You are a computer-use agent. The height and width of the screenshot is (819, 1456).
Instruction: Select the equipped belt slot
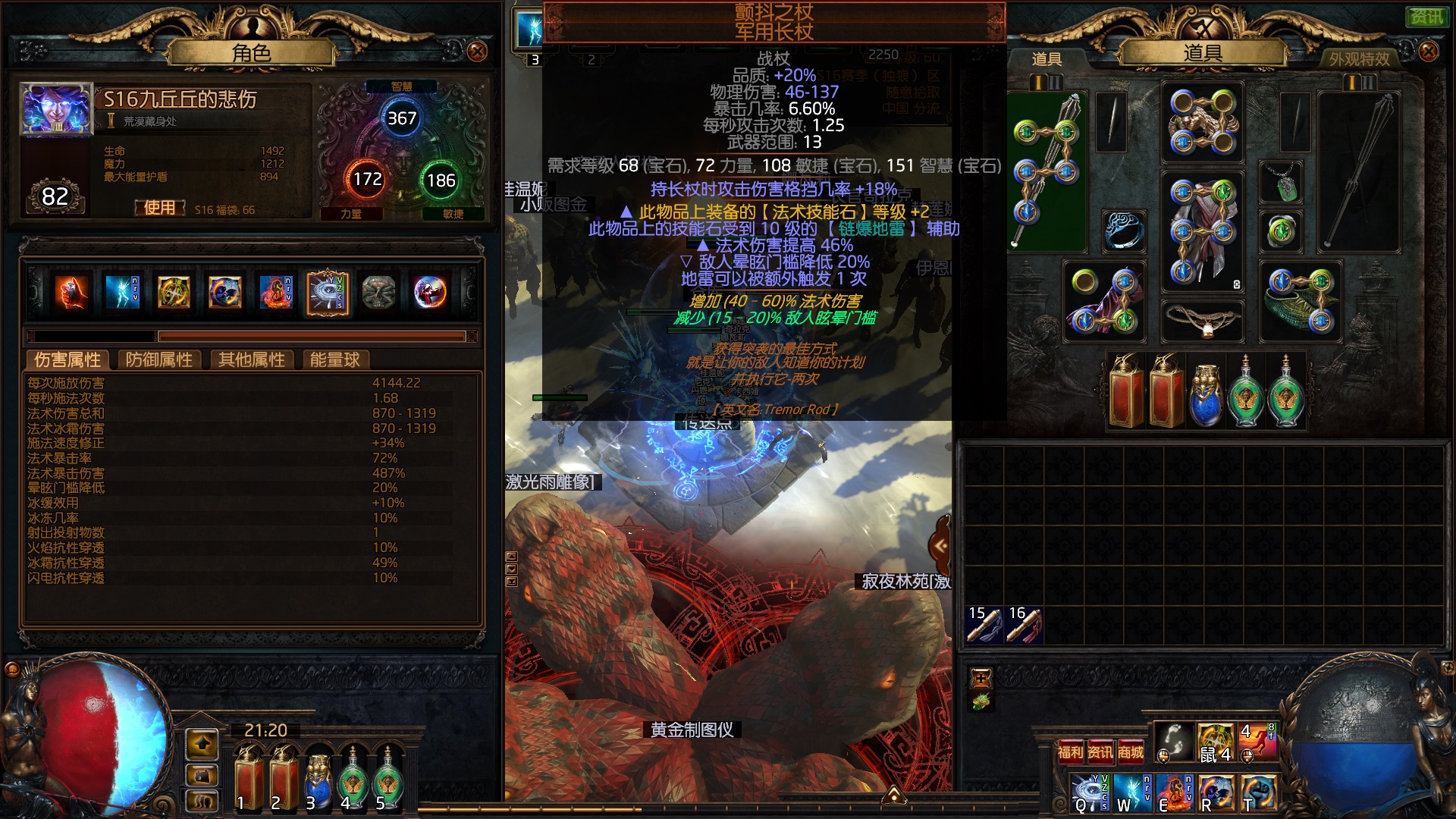[x=1203, y=320]
